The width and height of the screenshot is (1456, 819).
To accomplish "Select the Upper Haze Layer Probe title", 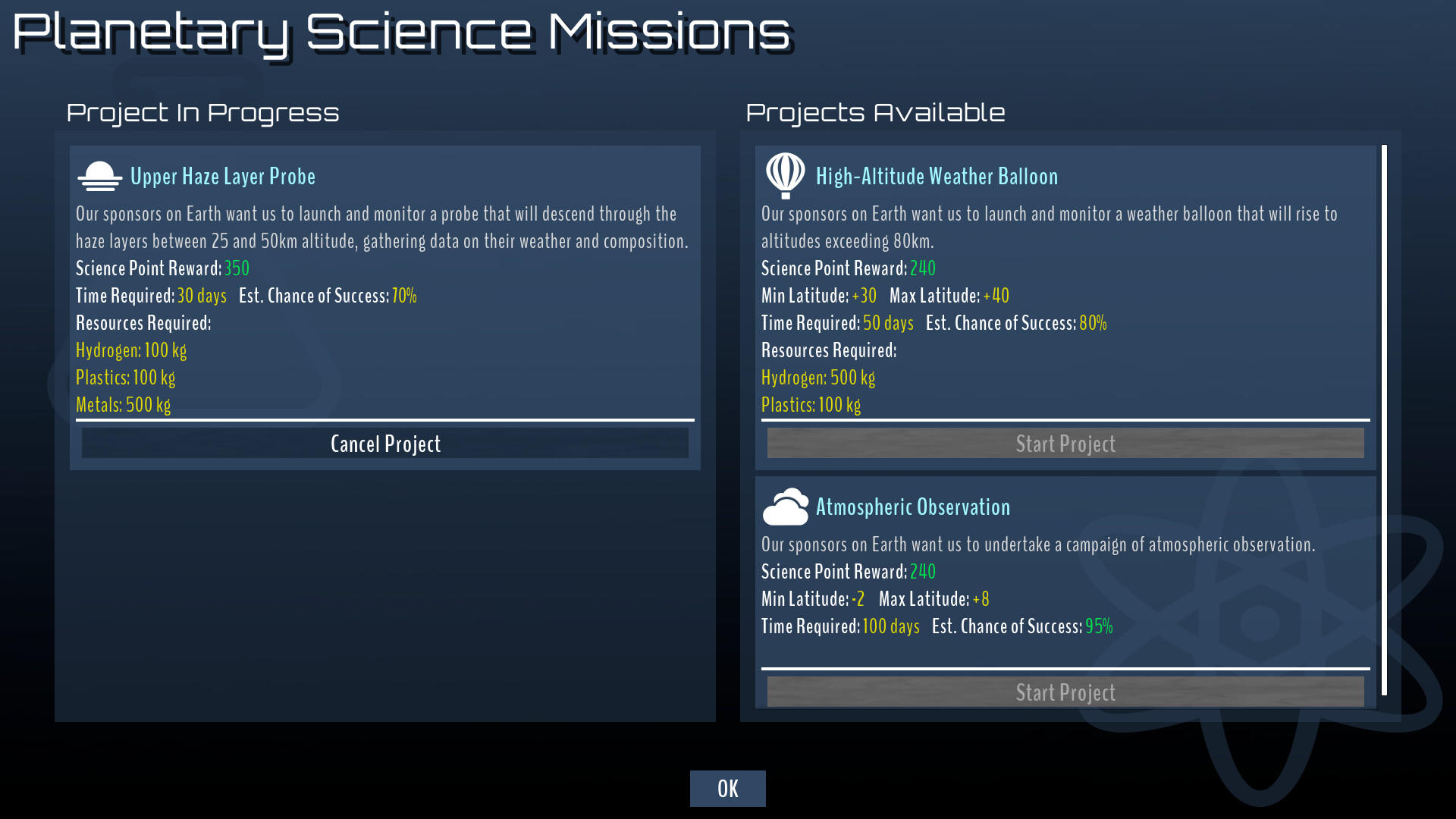I will coord(222,176).
